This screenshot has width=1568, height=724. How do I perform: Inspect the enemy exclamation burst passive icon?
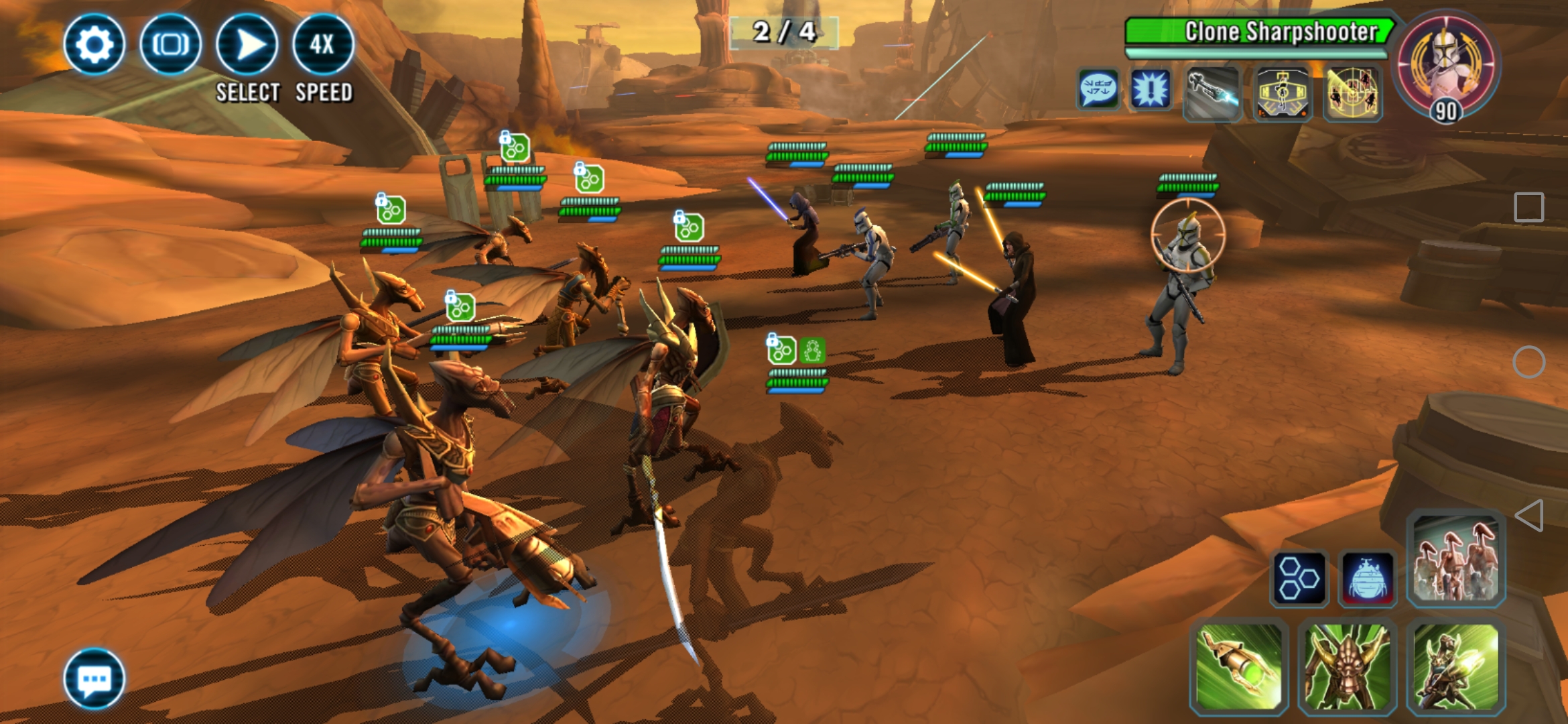coord(1151,89)
